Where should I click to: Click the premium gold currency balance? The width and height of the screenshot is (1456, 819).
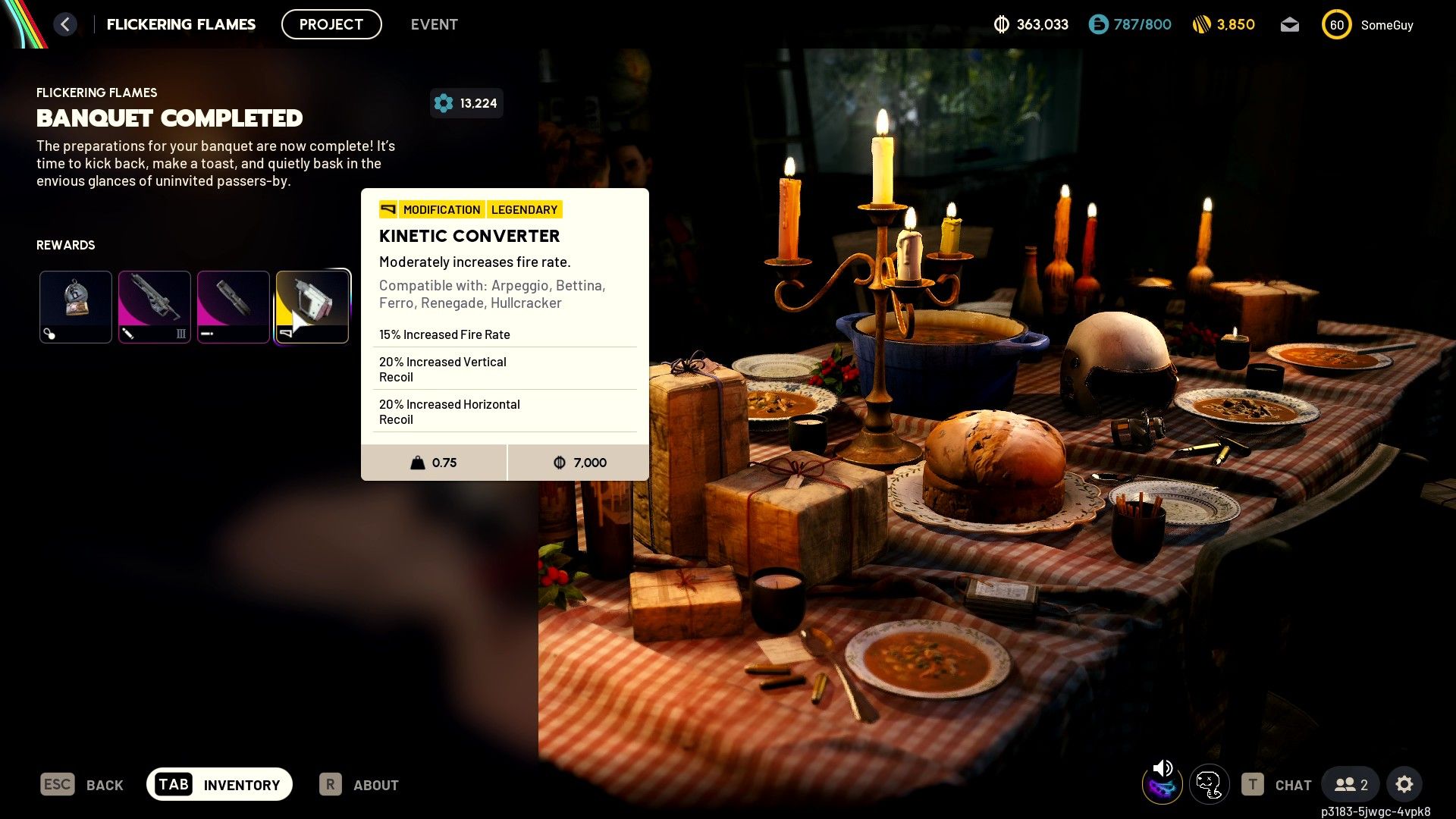1223,25
